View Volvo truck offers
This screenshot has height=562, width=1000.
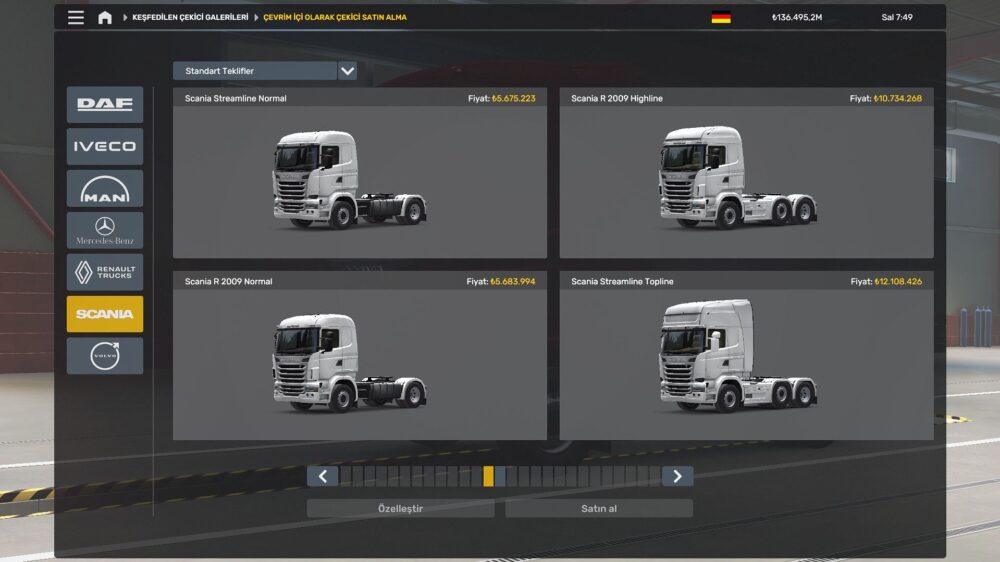click(x=105, y=356)
